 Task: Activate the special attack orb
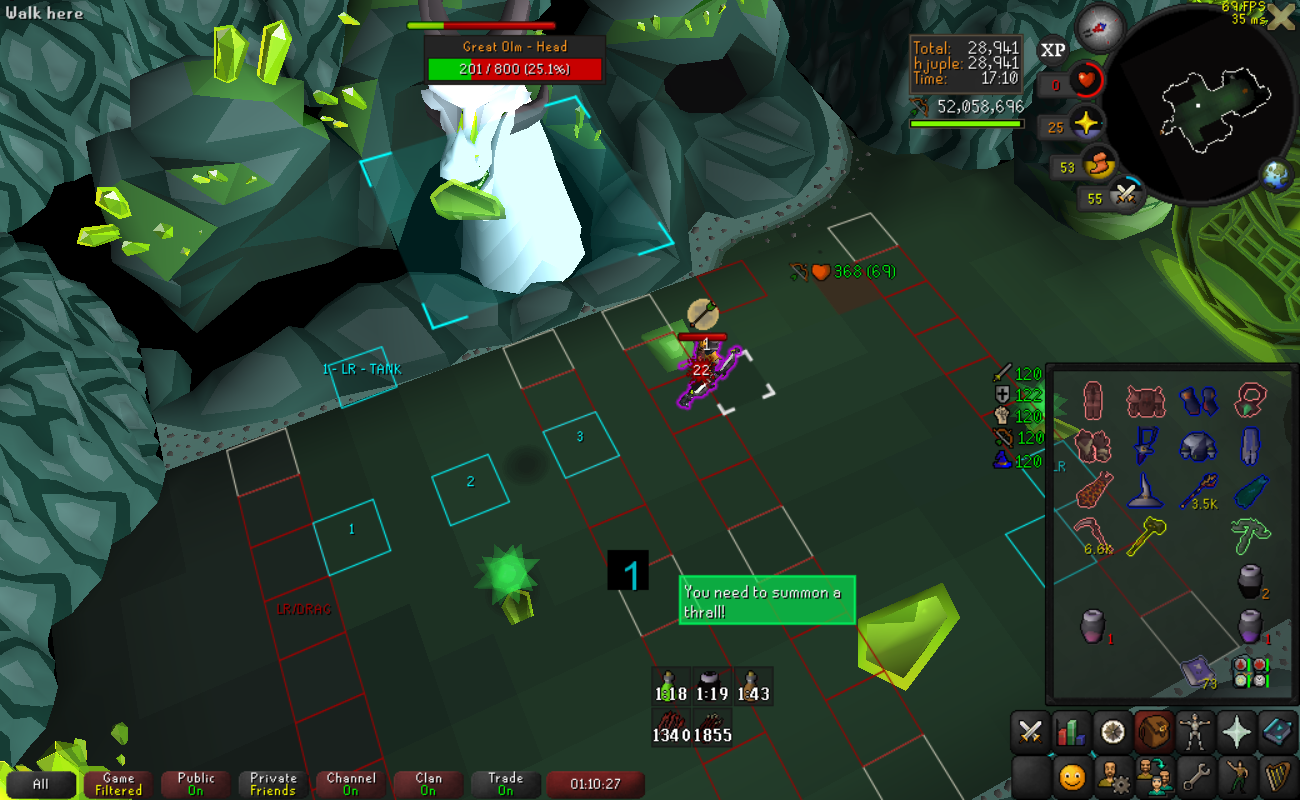(1128, 194)
